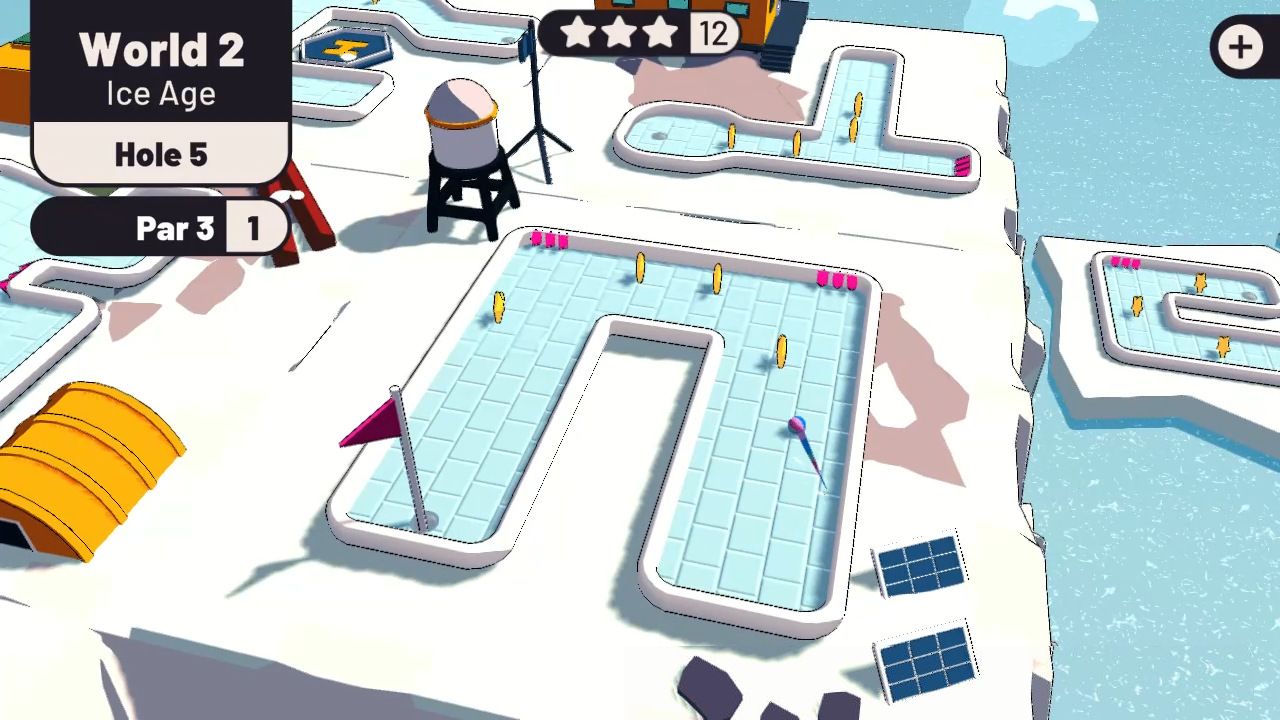Click the middle star icon
This screenshot has height=720, width=1280.
point(621,33)
